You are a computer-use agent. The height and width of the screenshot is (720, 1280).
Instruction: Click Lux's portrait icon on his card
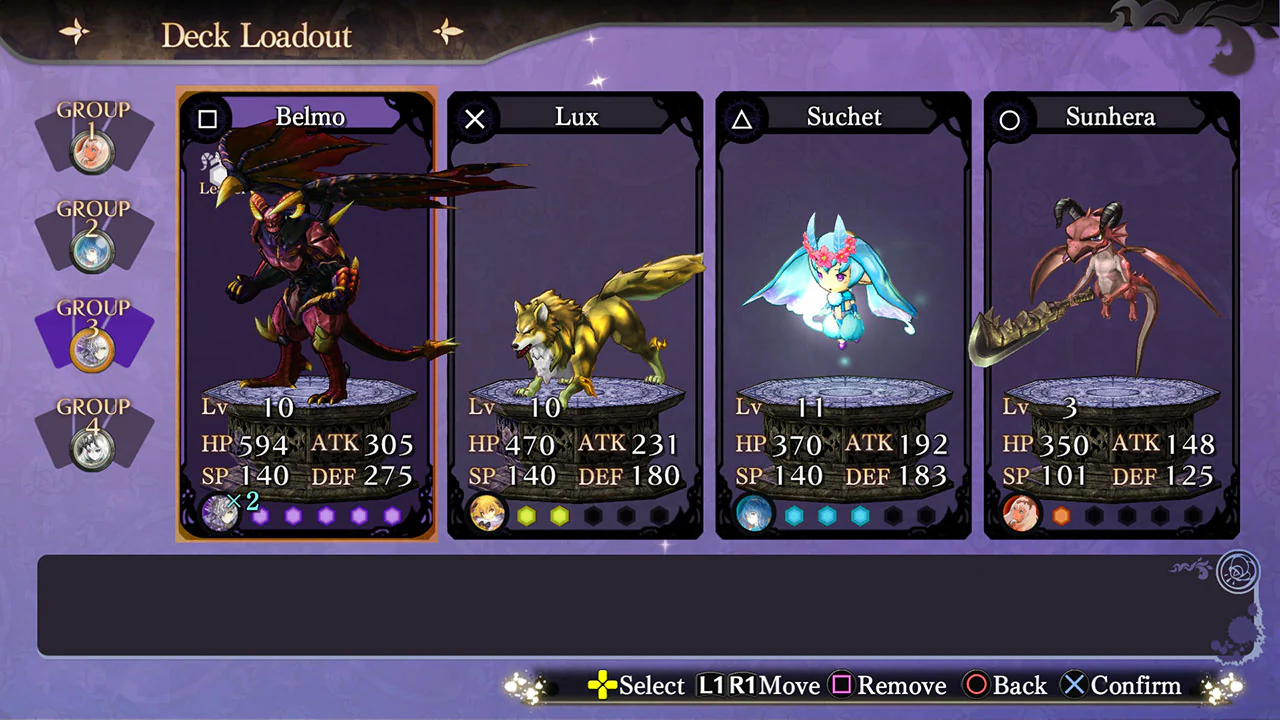[487, 513]
